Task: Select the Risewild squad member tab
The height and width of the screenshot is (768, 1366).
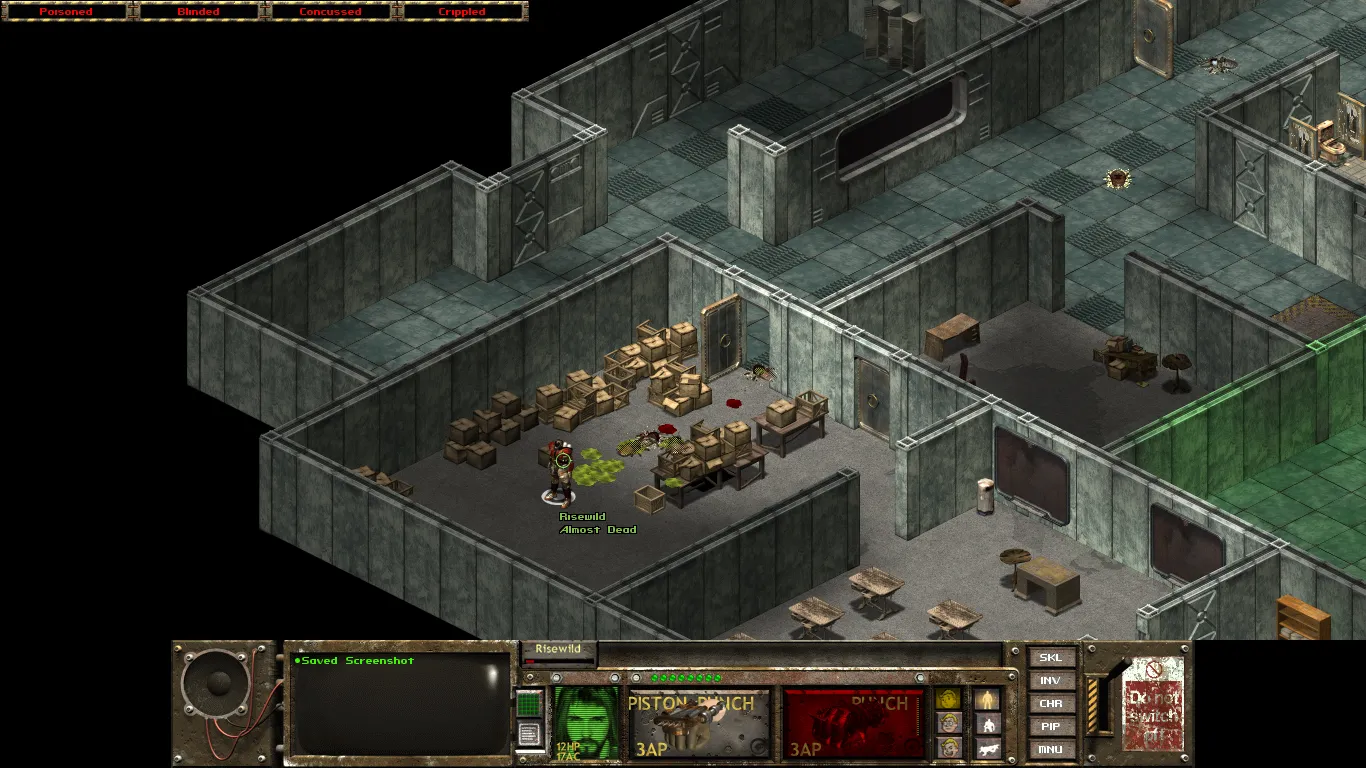Action: pos(558,650)
